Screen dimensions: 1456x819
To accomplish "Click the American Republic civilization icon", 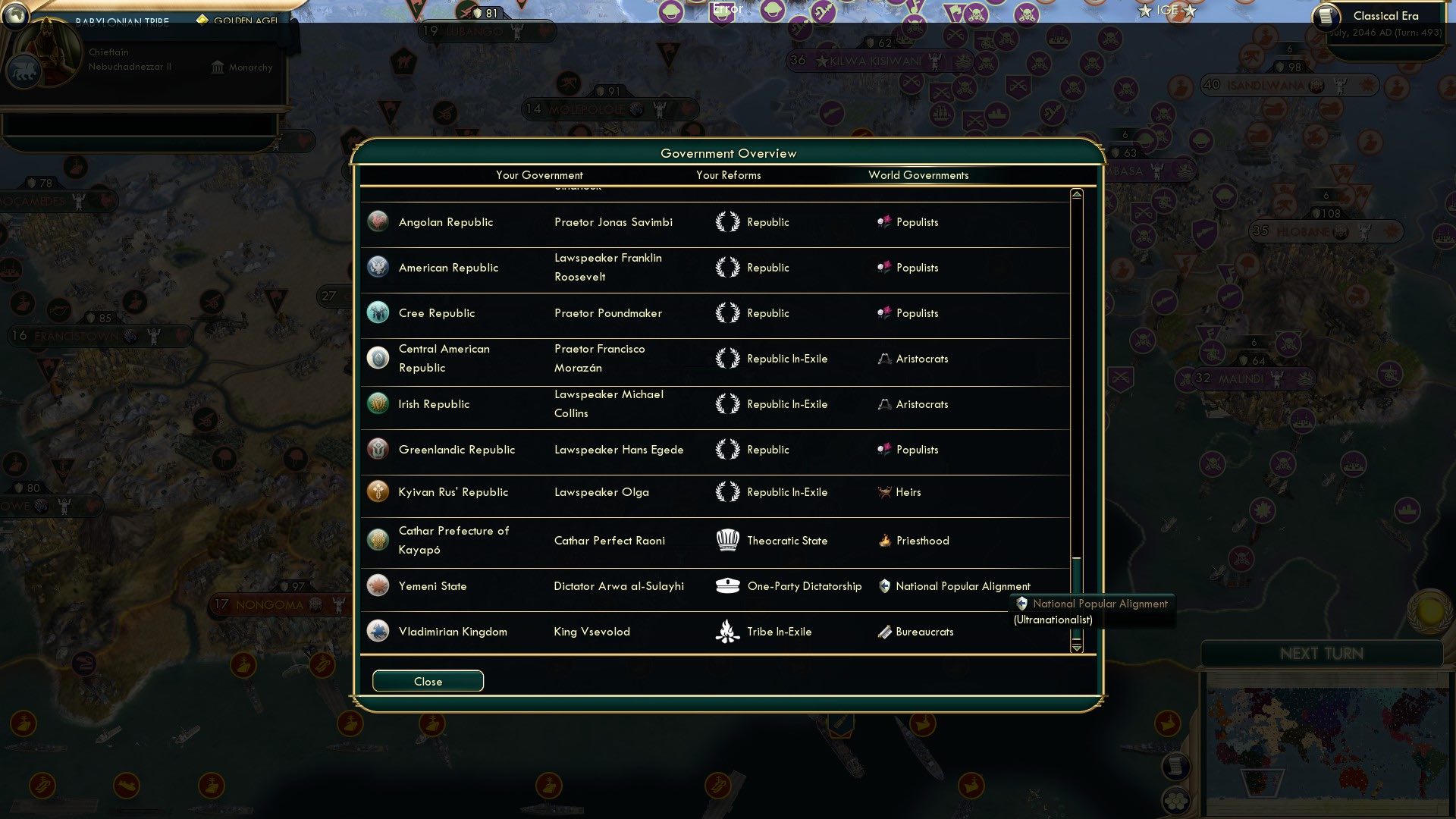I will (x=378, y=267).
